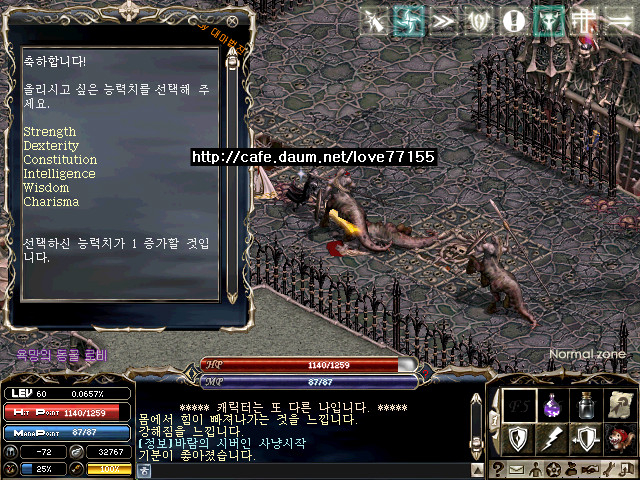Open the handshake trade menu
This screenshot has width=640, height=480.
tap(591, 470)
